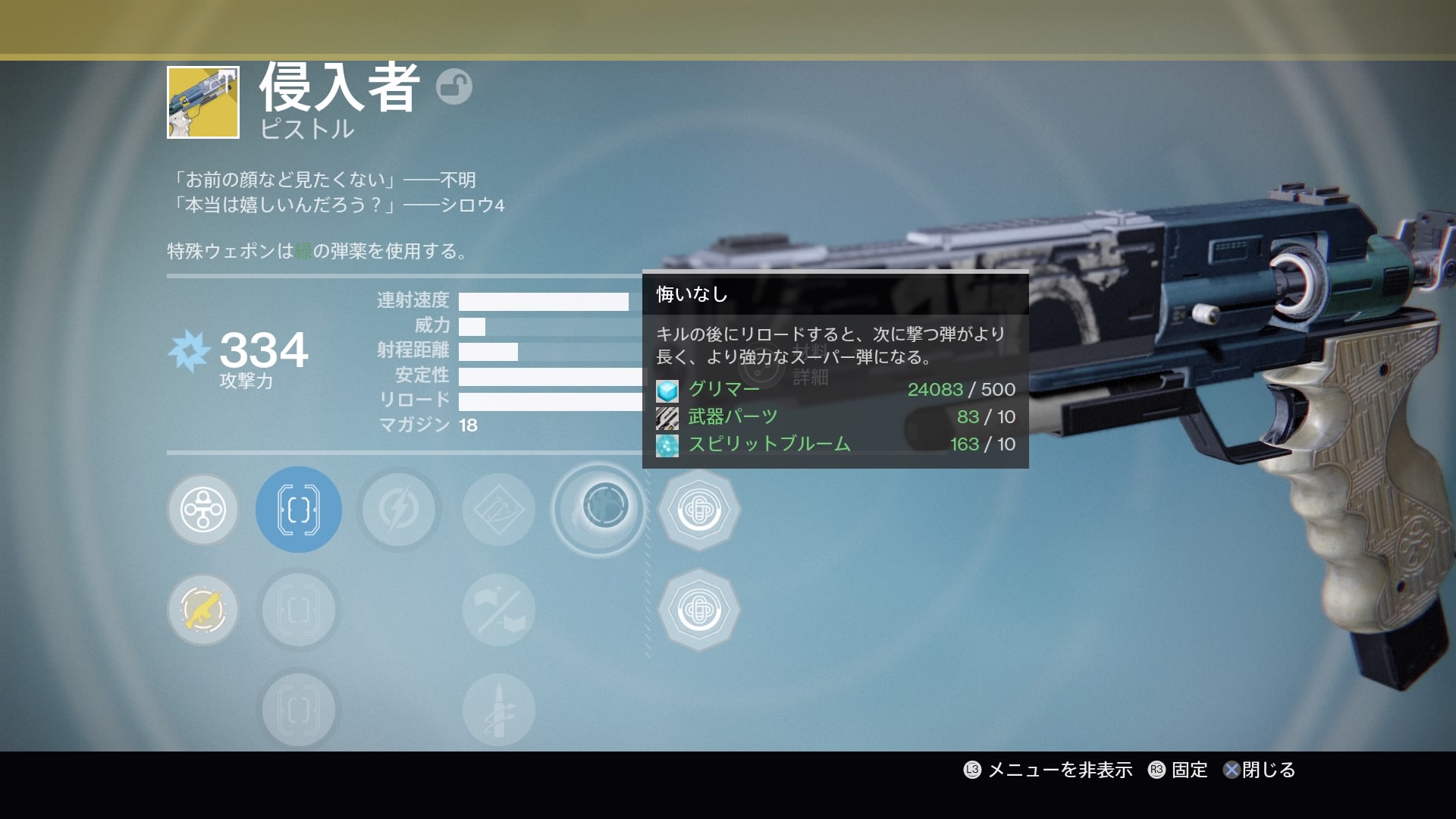Open the branching-nodes perk circle
Screen dimensions: 1456x819
[x=202, y=510]
